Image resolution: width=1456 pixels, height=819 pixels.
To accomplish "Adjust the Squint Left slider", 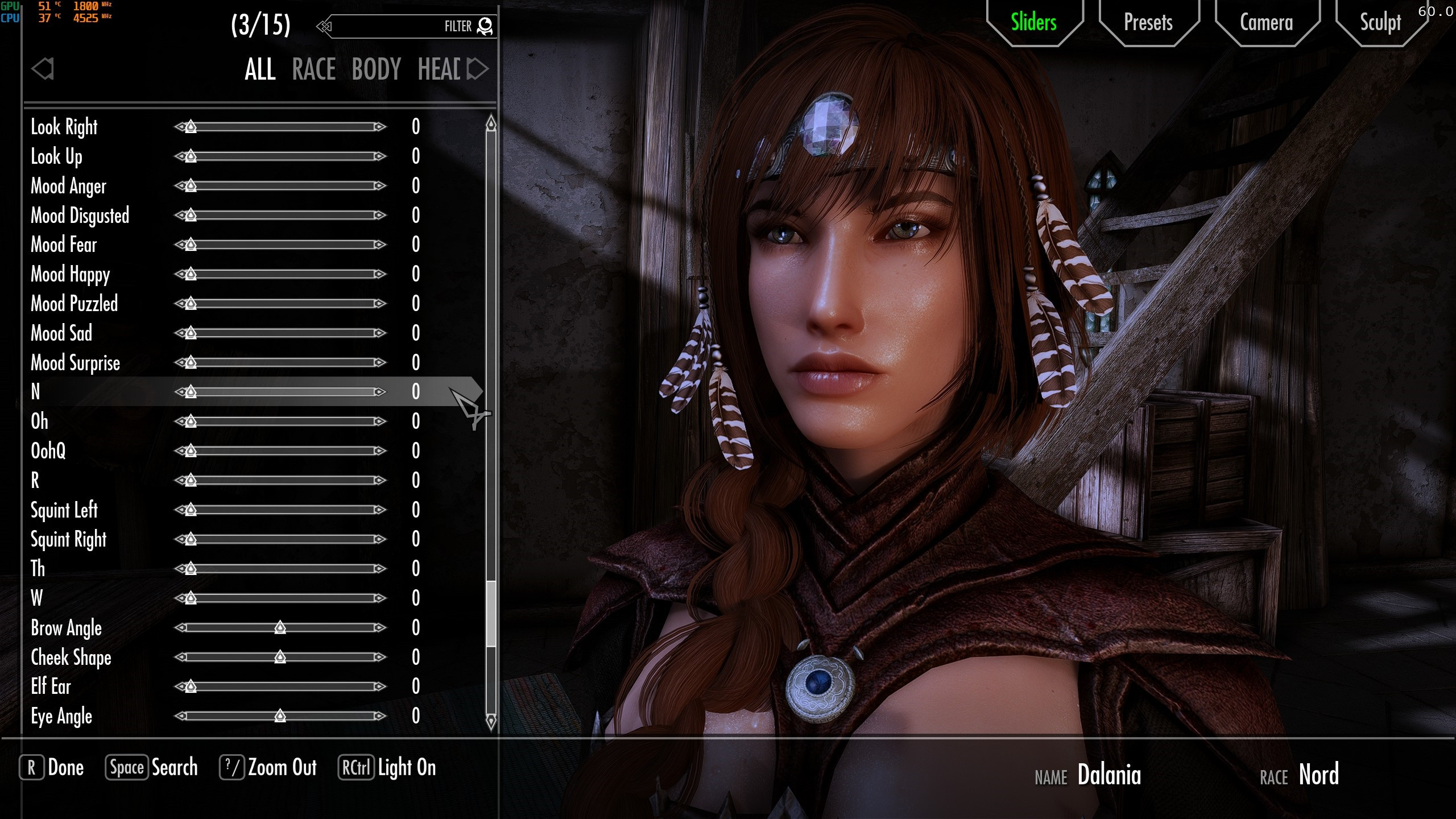I will point(191,510).
